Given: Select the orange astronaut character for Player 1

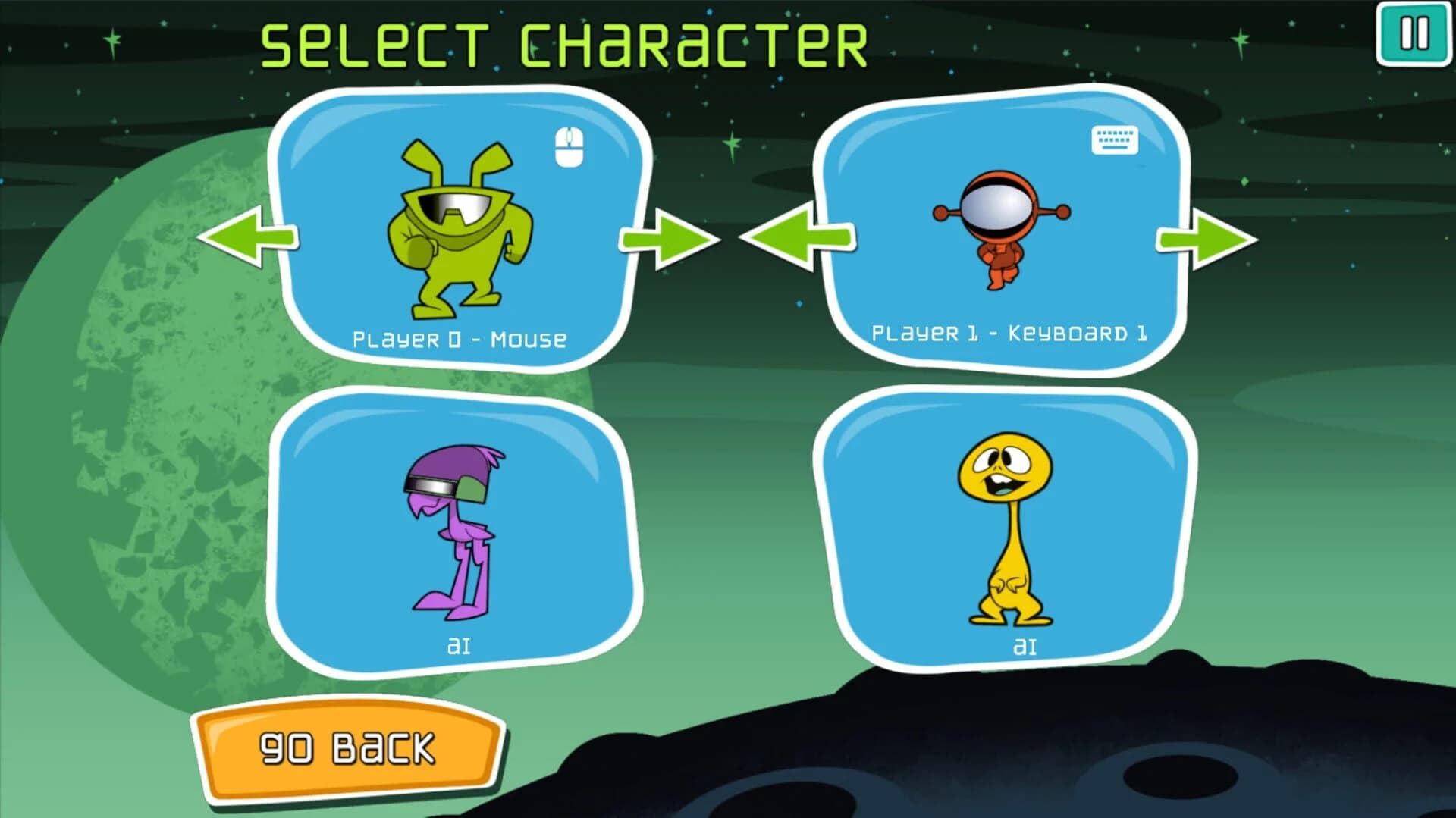Looking at the screenshot, I should coord(1001,227).
